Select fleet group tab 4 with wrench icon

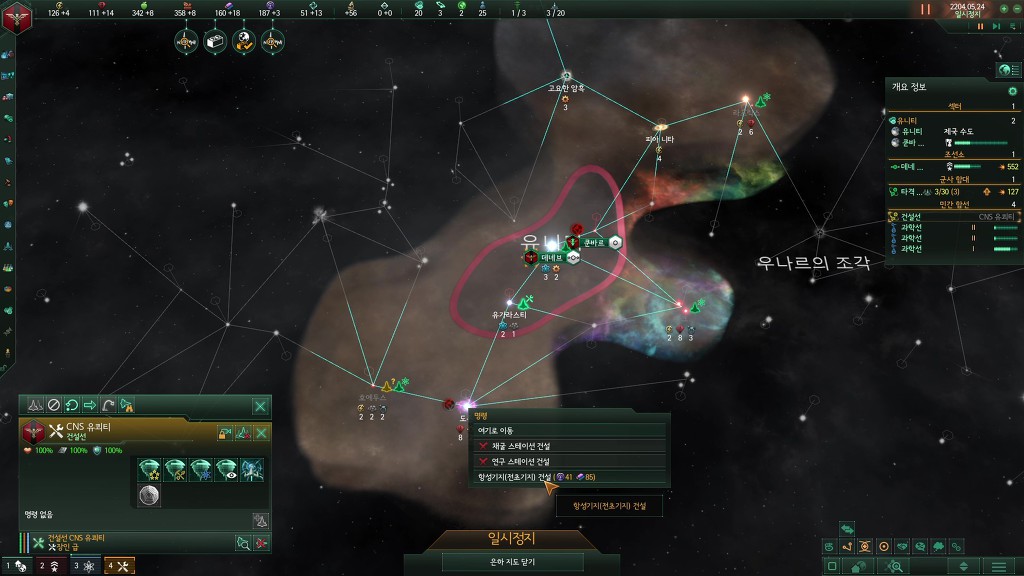point(120,566)
